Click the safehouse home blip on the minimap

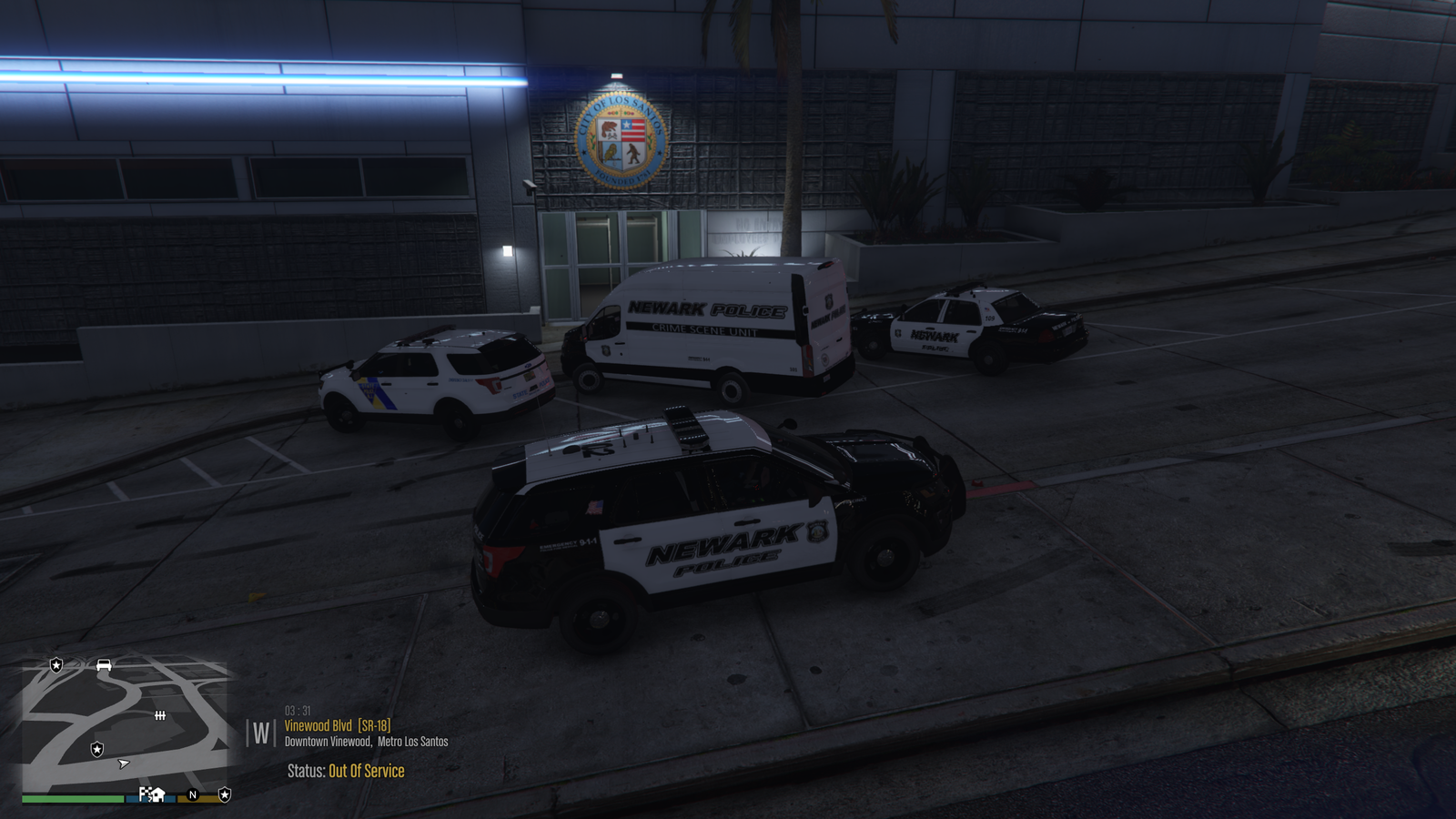(x=158, y=796)
